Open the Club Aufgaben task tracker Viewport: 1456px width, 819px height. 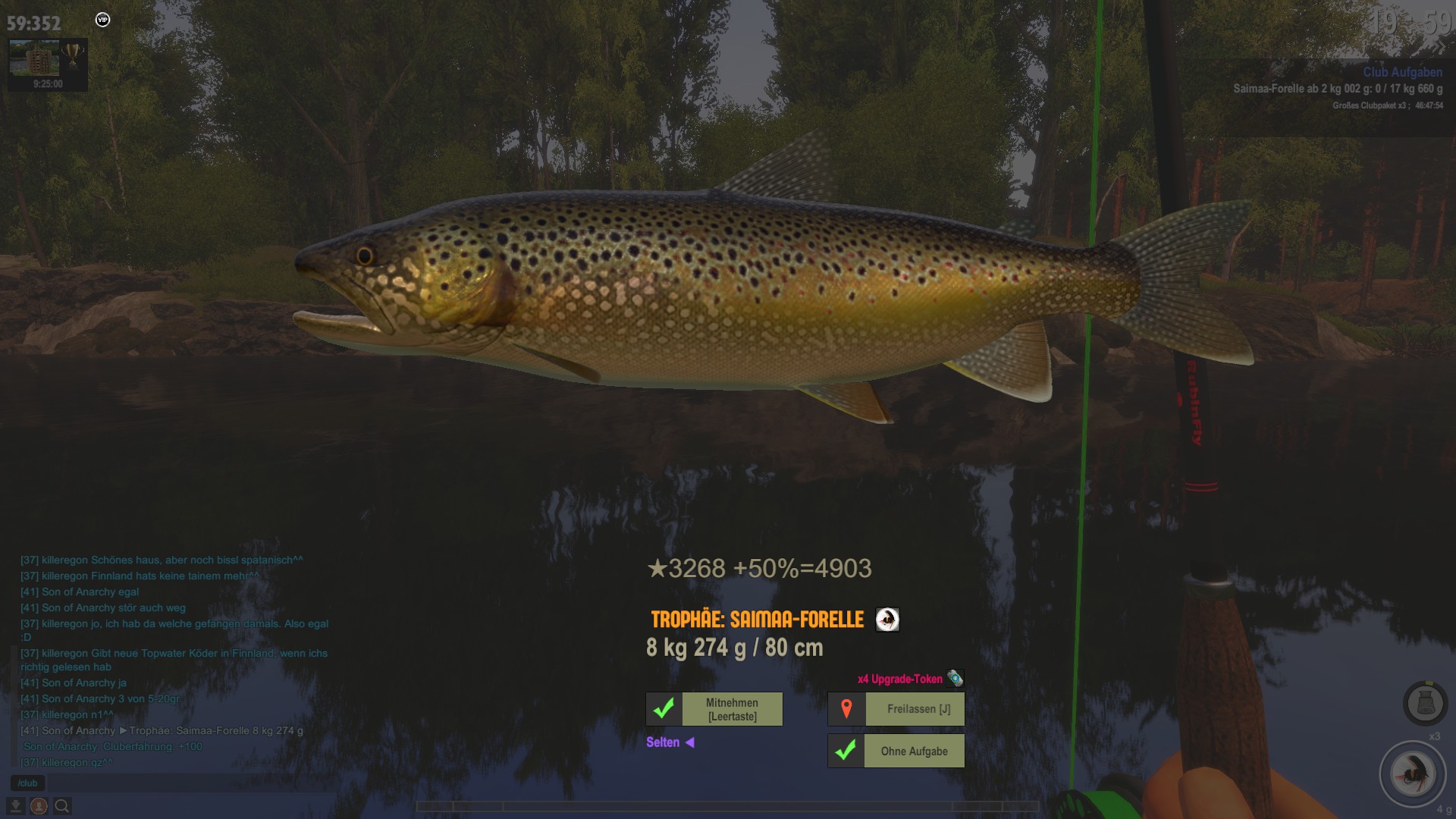[1402, 72]
